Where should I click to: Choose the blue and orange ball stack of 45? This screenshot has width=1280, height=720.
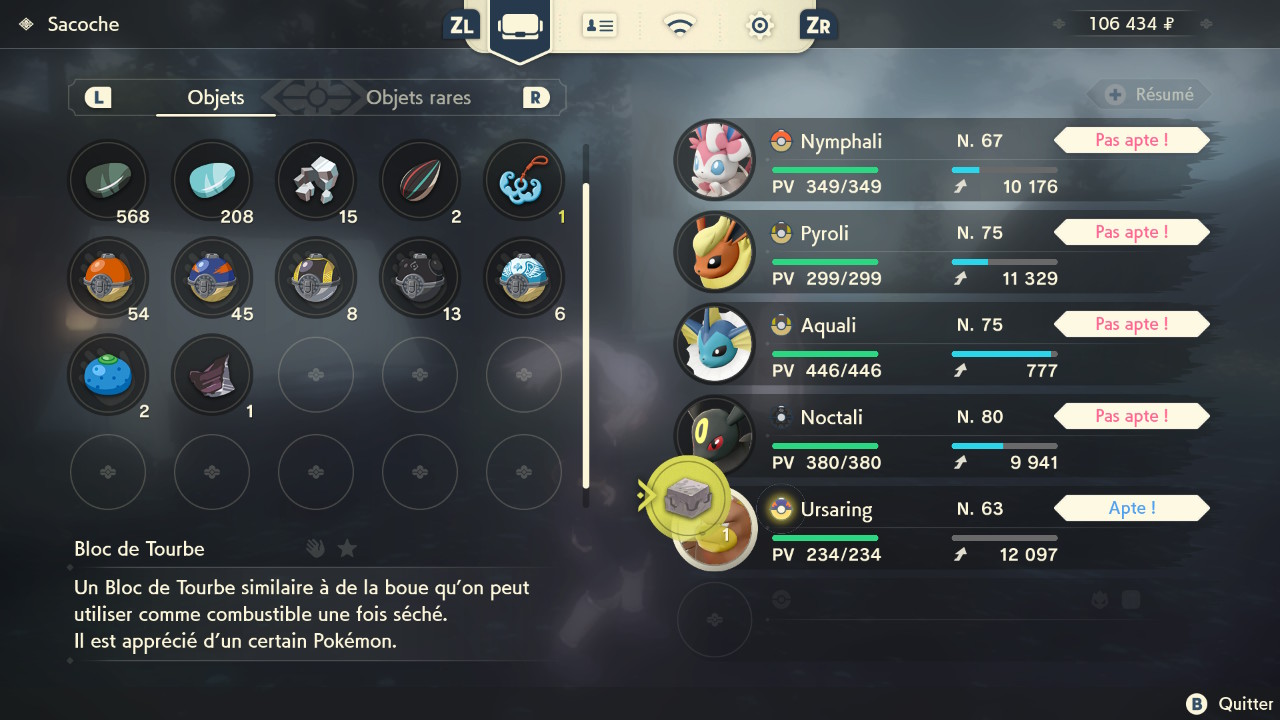(x=212, y=278)
